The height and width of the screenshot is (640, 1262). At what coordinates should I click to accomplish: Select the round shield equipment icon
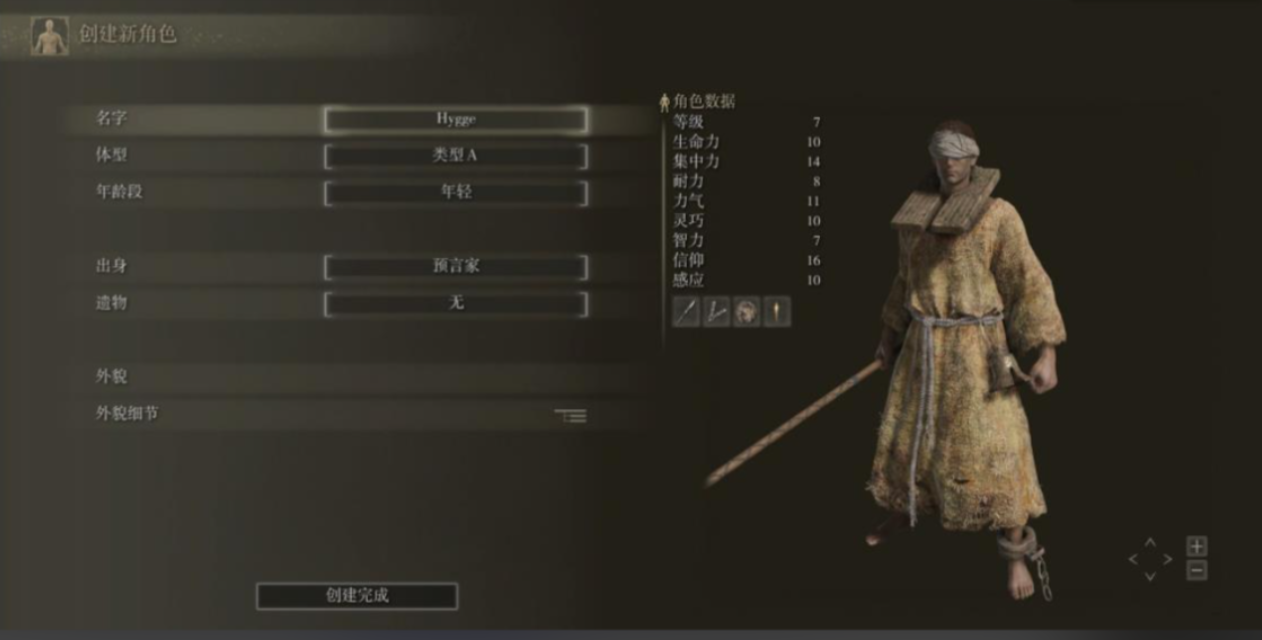[746, 312]
